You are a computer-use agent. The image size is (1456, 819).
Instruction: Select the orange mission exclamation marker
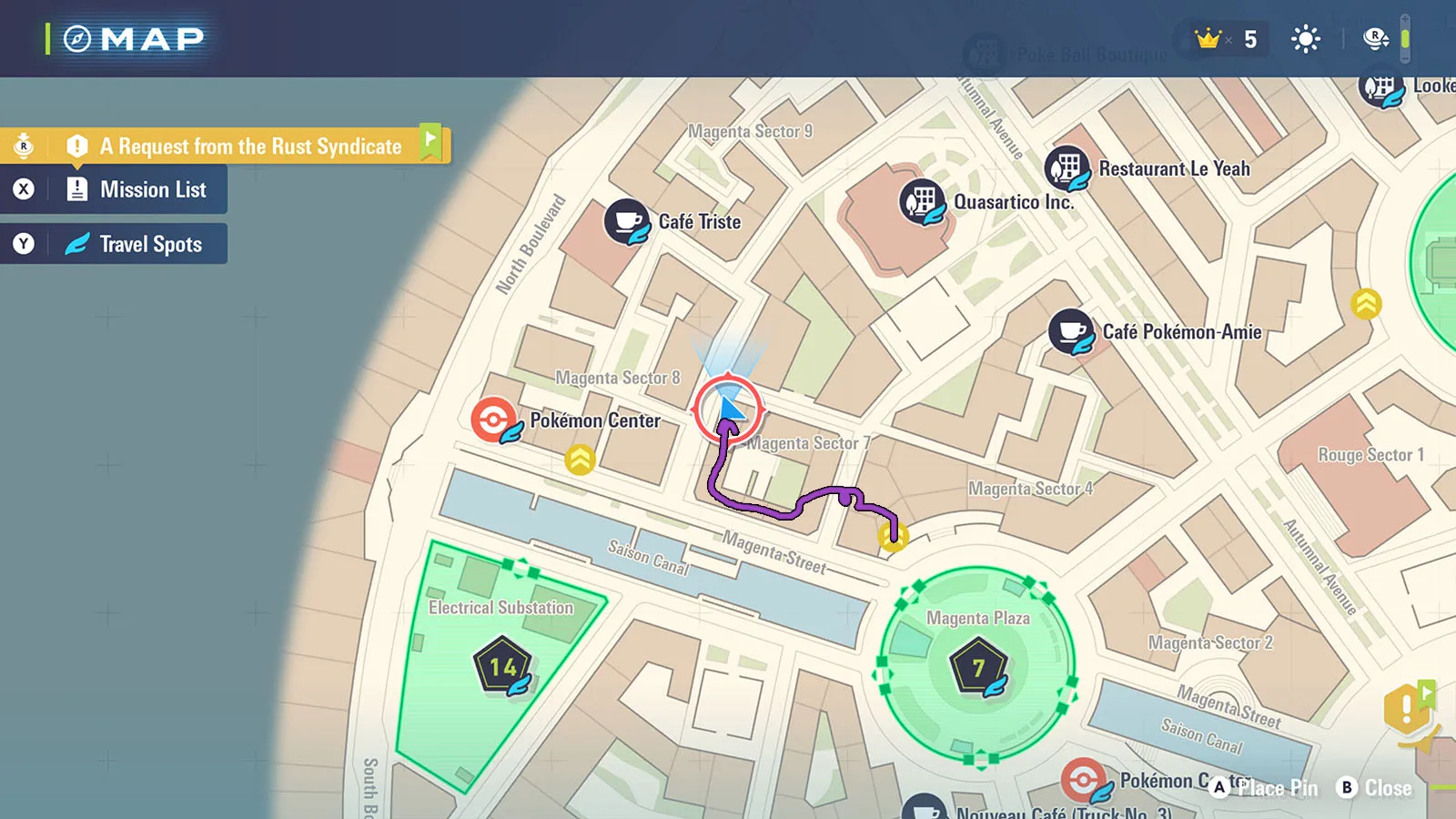(x=1407, y=708)
